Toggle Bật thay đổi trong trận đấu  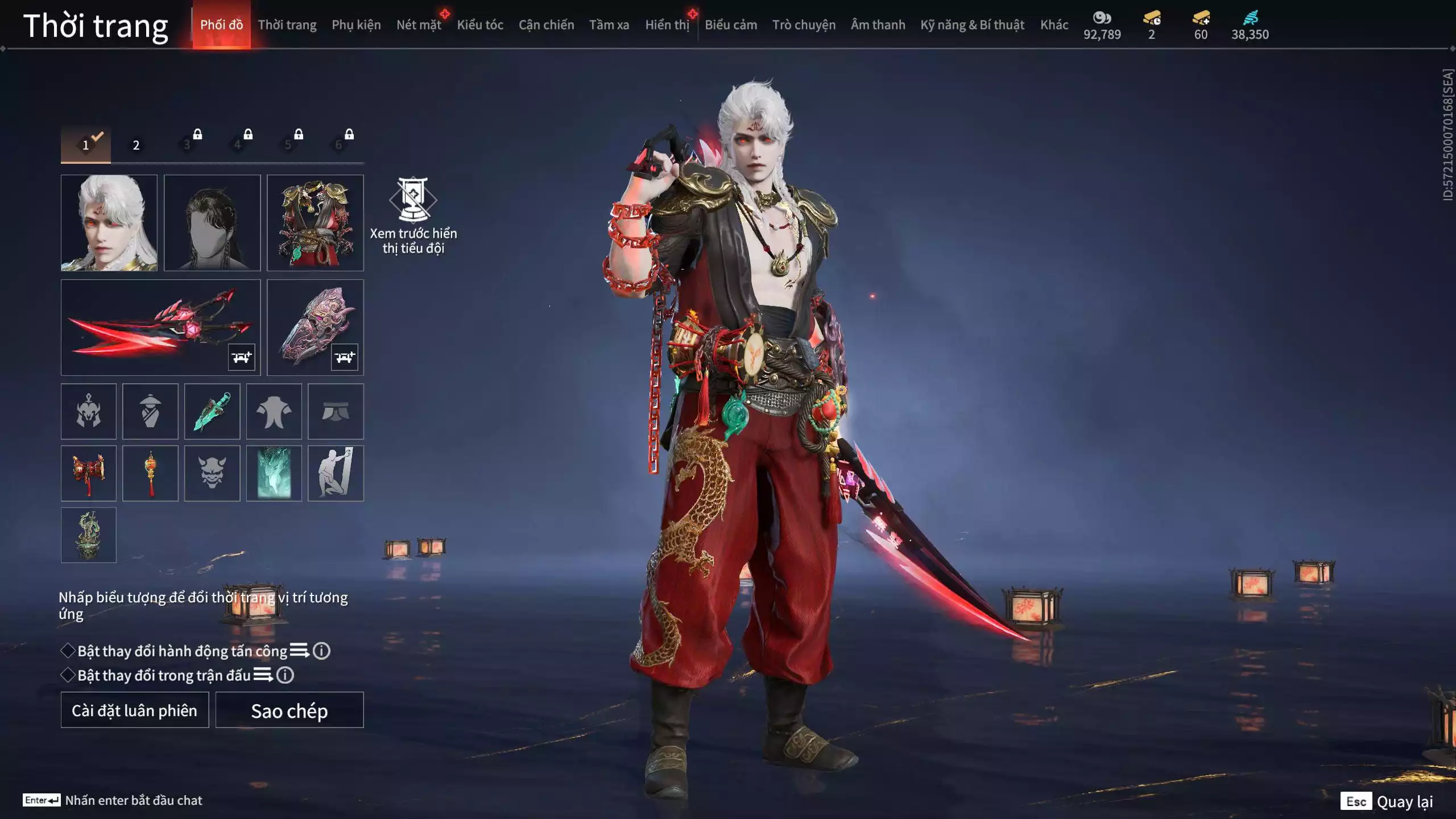[68, 675]
